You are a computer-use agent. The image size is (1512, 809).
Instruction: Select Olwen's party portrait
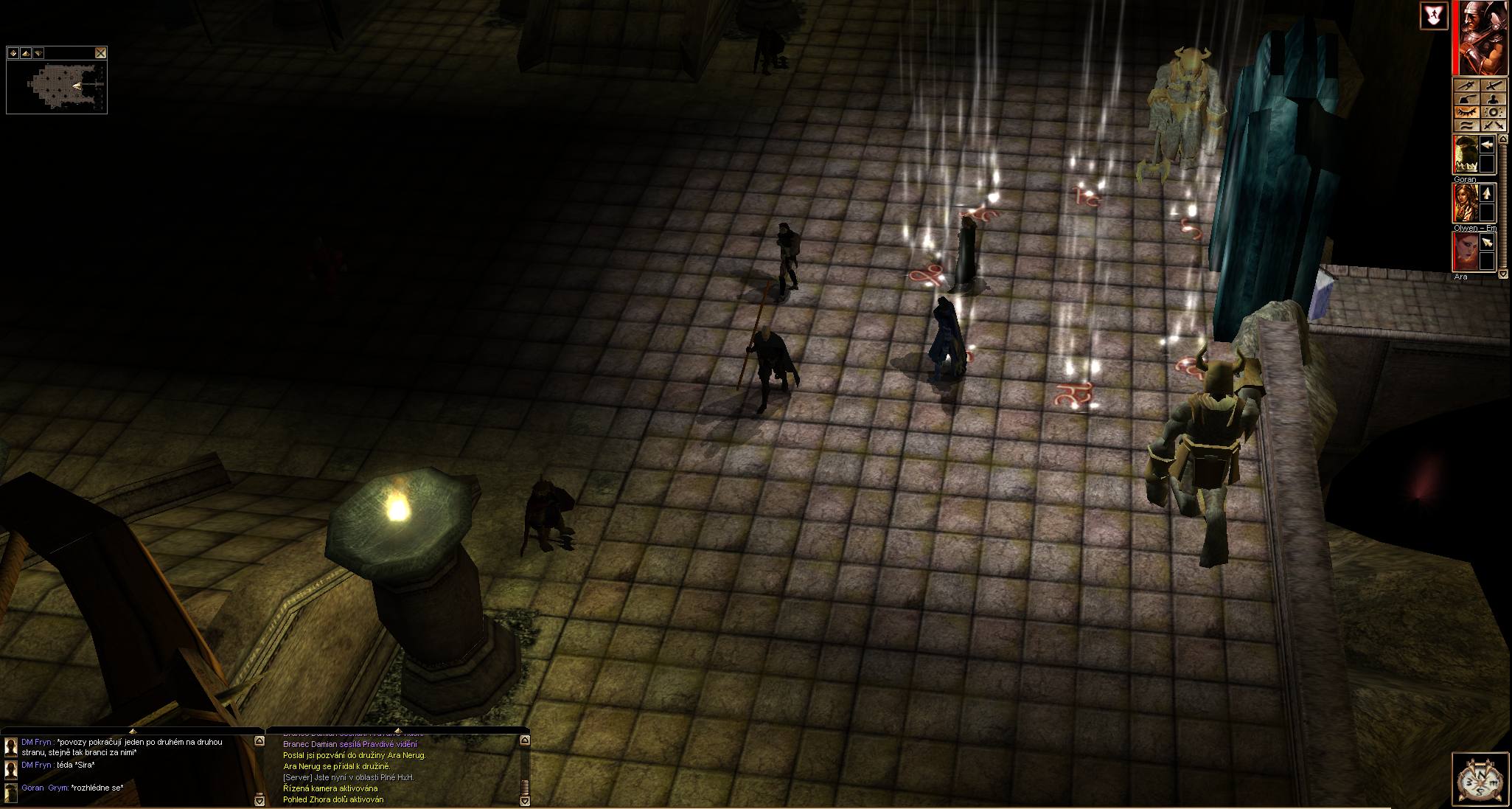pyautogui.click(x=1464, y=203)
